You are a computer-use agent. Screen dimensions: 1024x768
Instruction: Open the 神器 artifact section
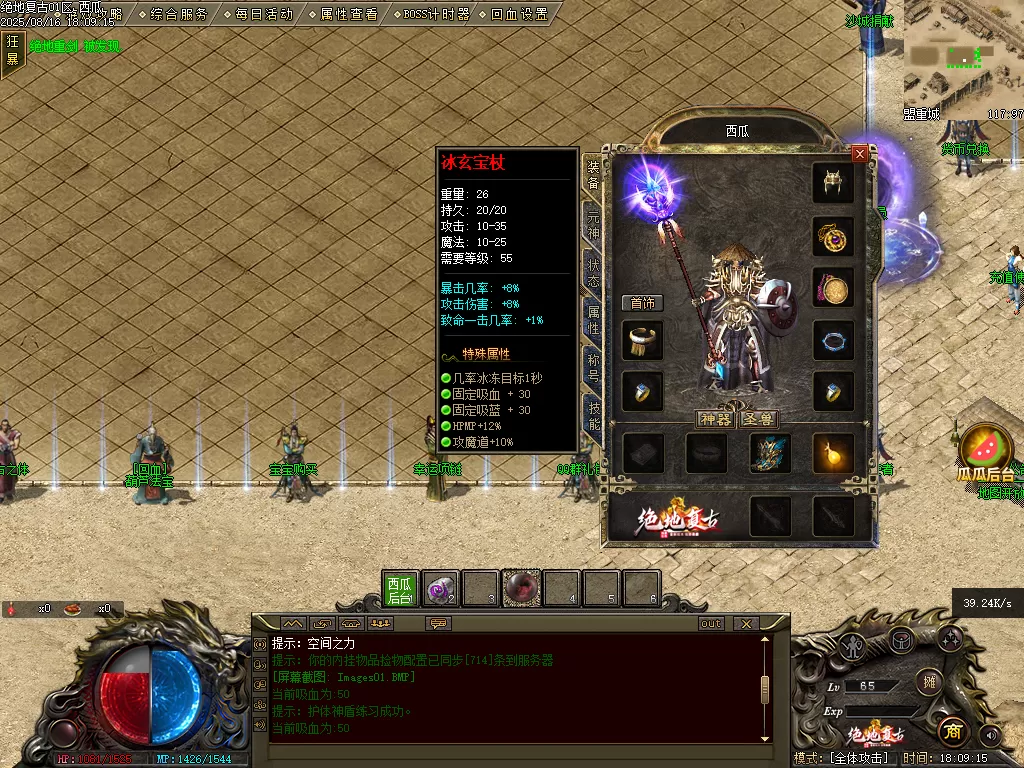point(715,419)
